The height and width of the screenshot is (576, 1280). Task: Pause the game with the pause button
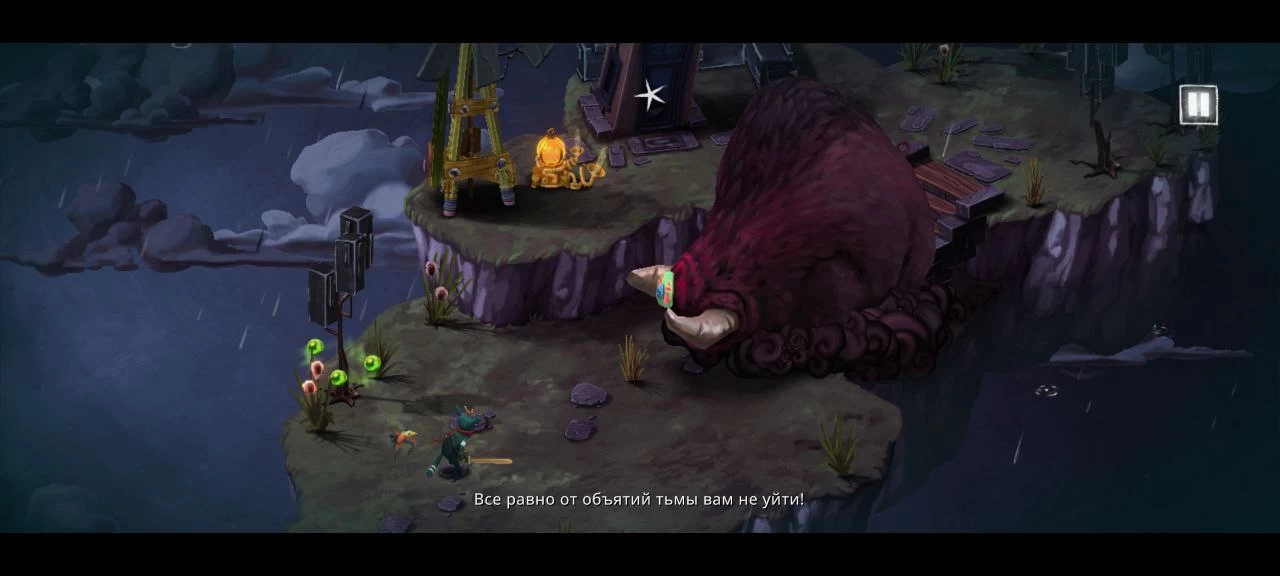click(1198, 105)
